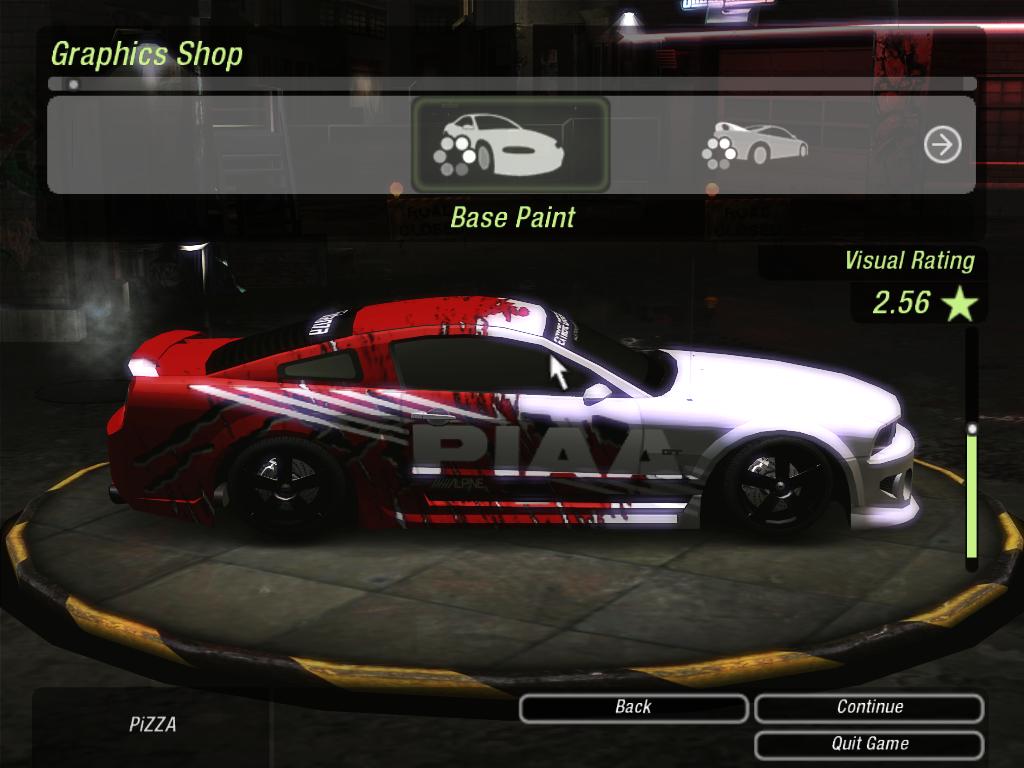Go Back to the previous menu

click(x=633, y=707)
